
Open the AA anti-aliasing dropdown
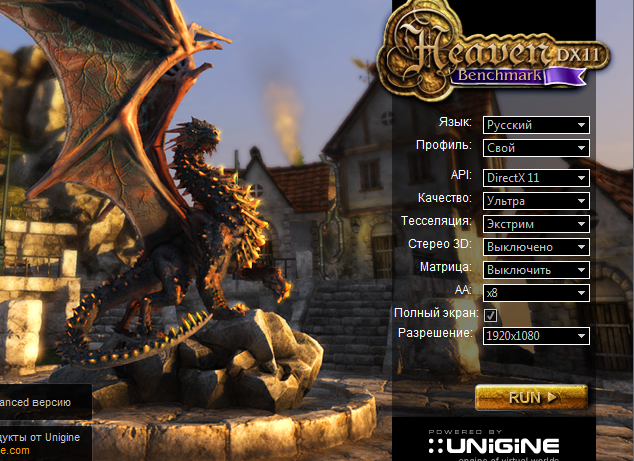536,294
